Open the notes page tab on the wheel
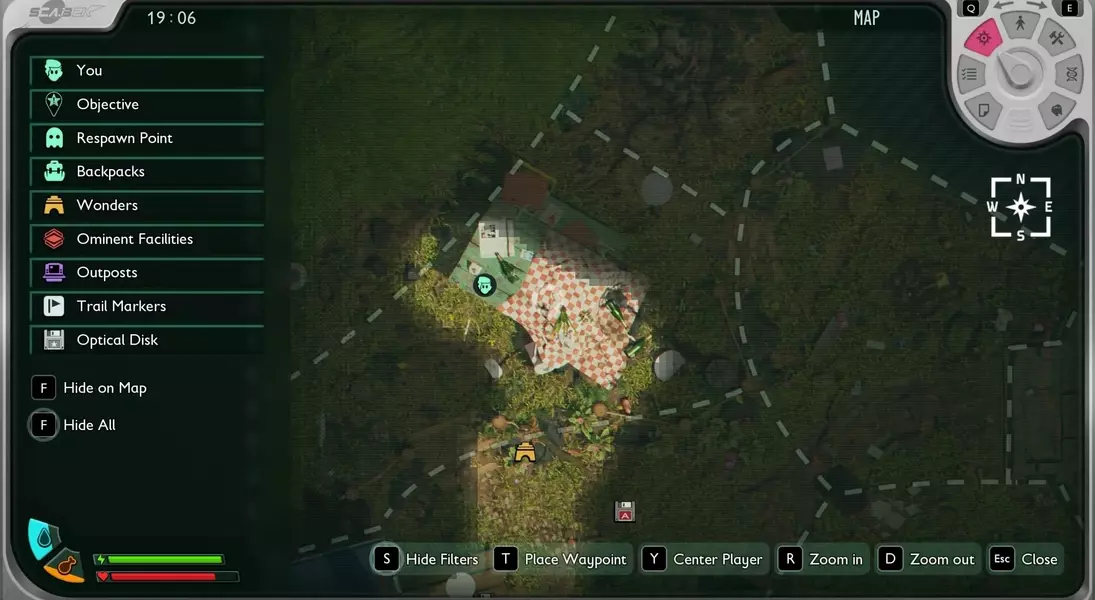The width and height of the screenshot is (1095, 600). pyautogui.click(x=983, y=108)
